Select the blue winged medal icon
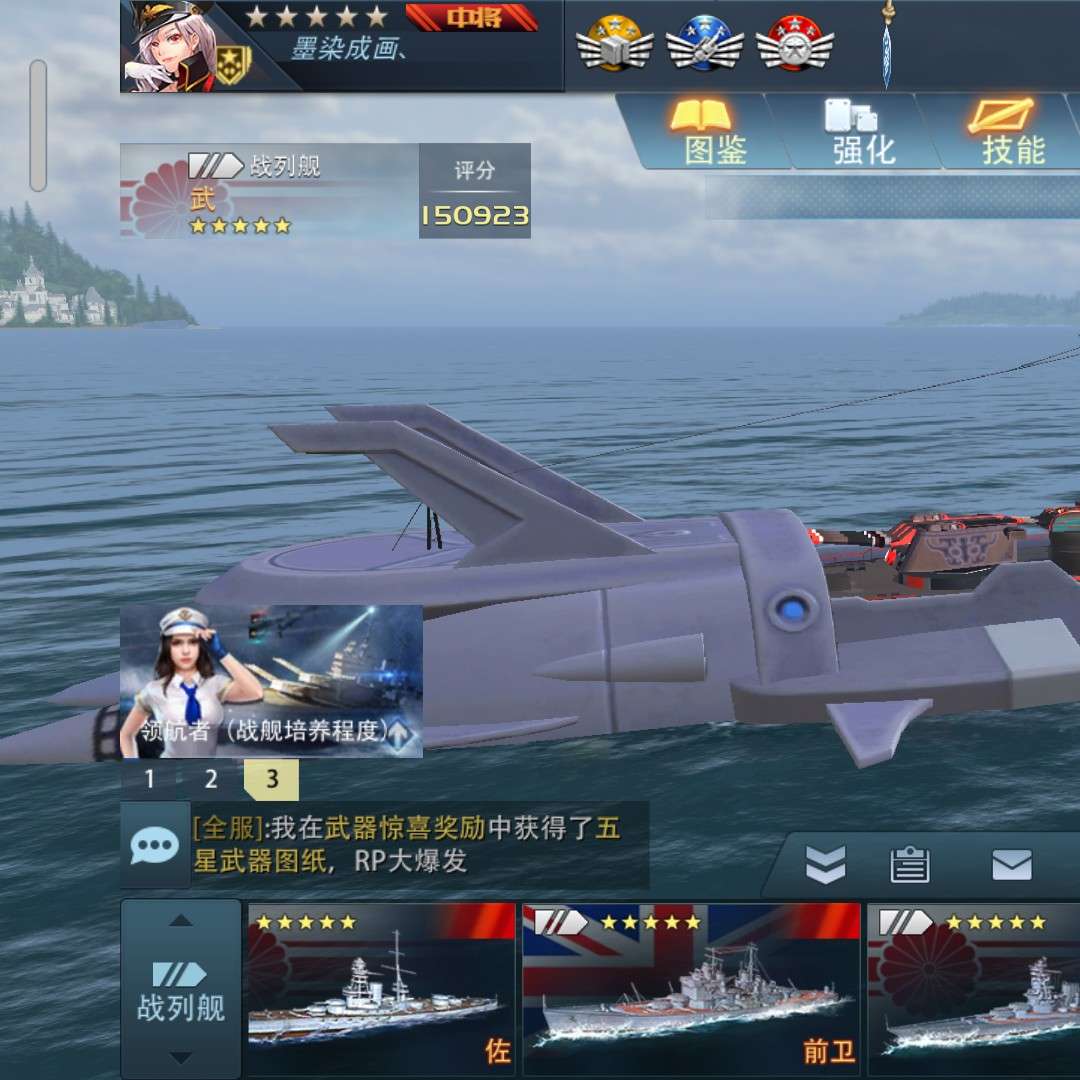 pyautogui.click(x=705, y=44)
